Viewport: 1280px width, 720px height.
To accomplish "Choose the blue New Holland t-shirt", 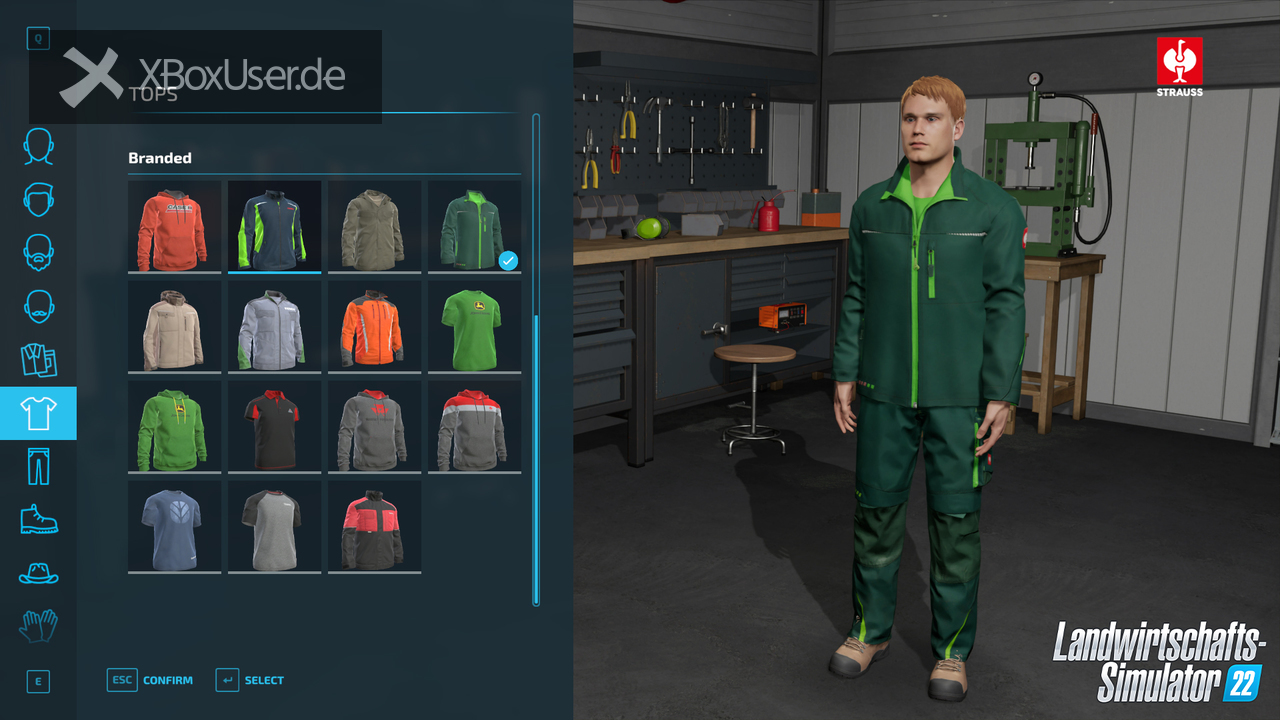I will tap(174, 526).
